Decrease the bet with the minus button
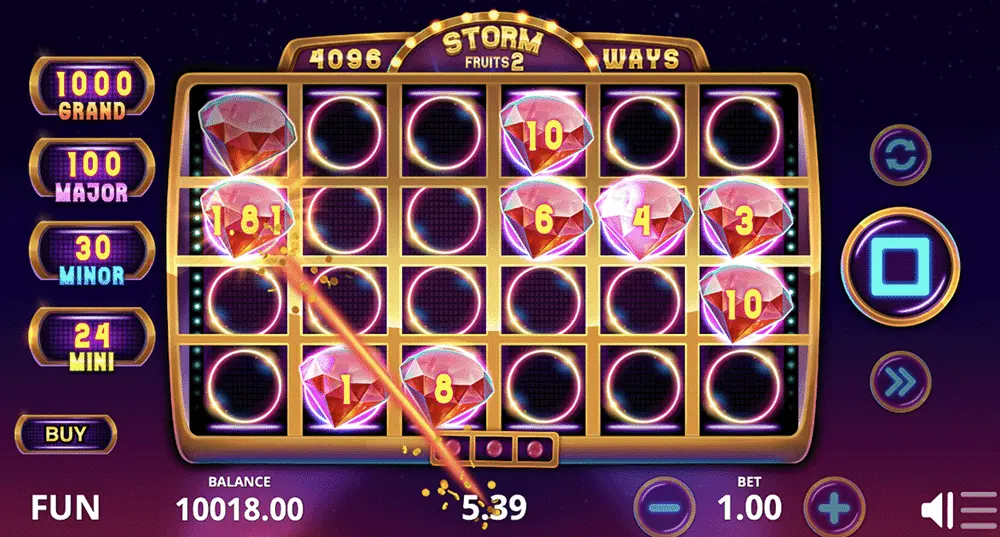 click(x=667, y=507)
